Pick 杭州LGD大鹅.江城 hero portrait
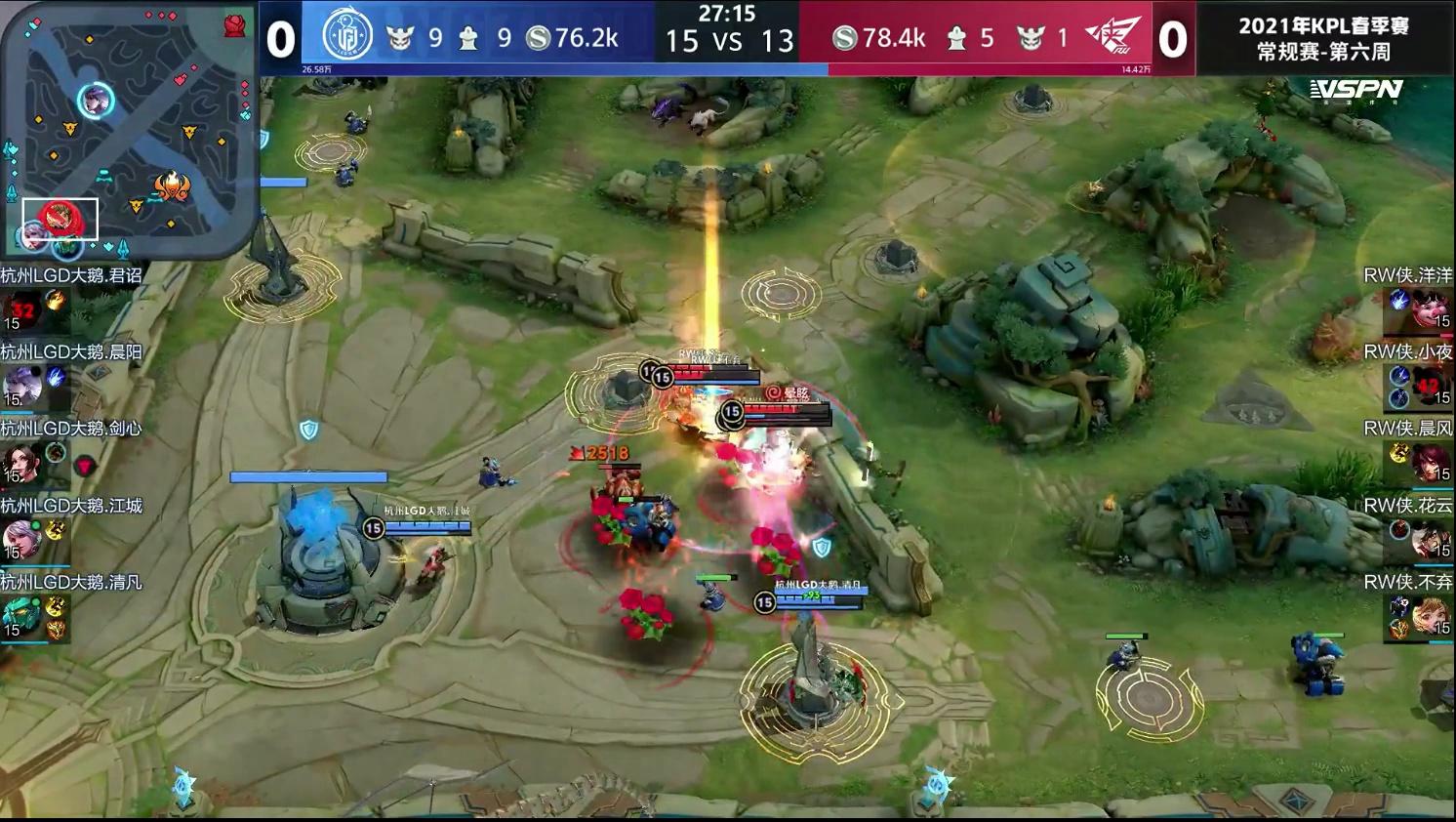 21,540
